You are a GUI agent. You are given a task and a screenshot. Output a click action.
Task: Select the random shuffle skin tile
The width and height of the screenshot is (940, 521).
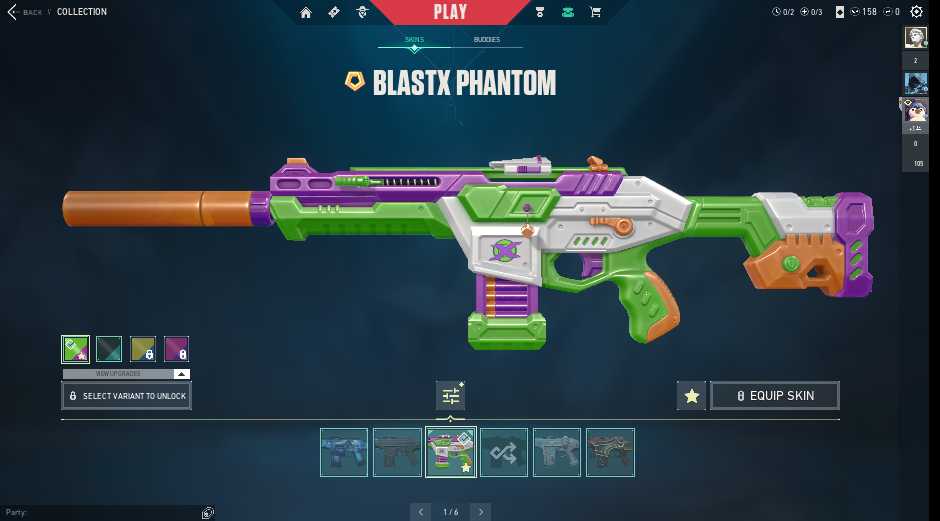tap(504, 452)
